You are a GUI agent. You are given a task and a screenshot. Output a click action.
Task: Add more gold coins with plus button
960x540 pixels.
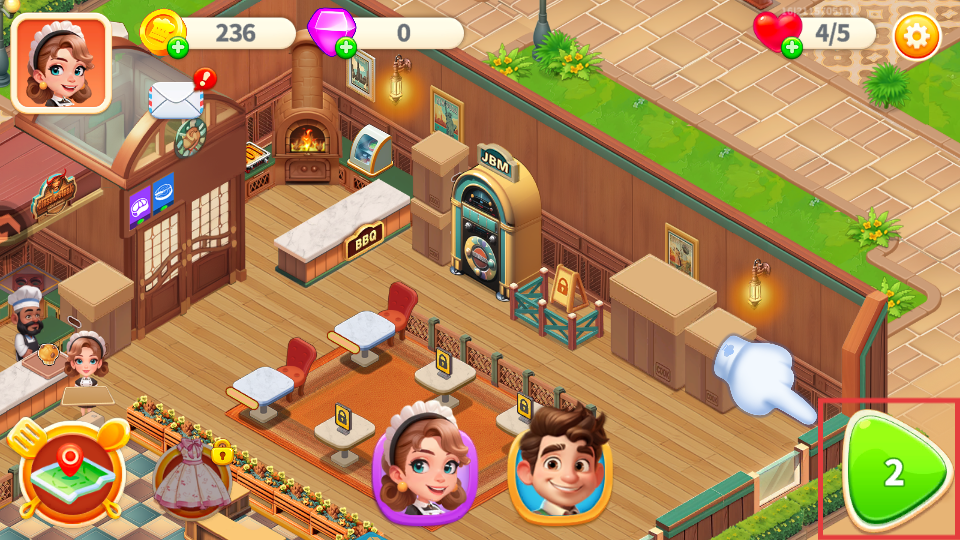[177, 47]
